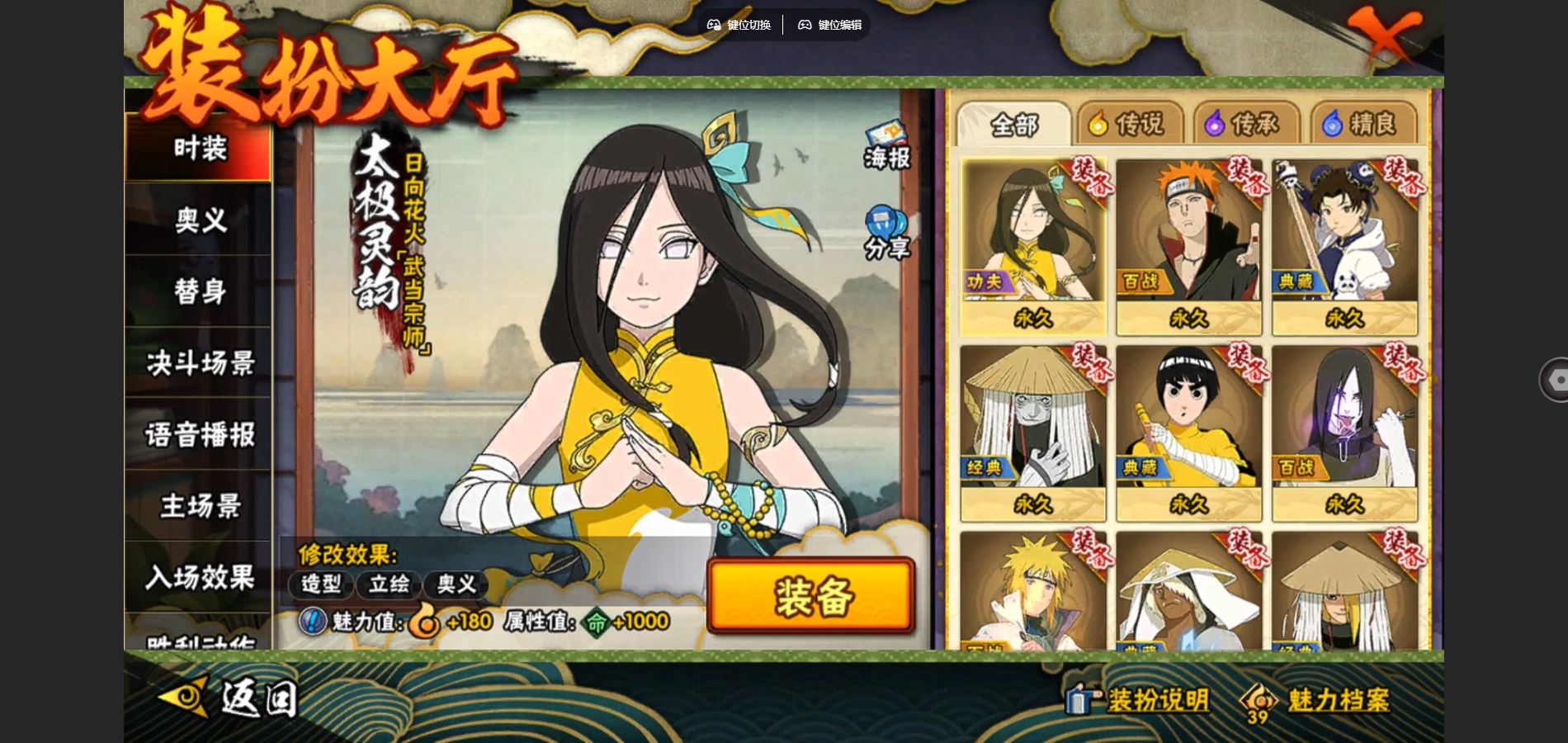Switch to the 传说 rarity tab
The height and width of the screenshot is (743, 1568).
click(1126, 125)
